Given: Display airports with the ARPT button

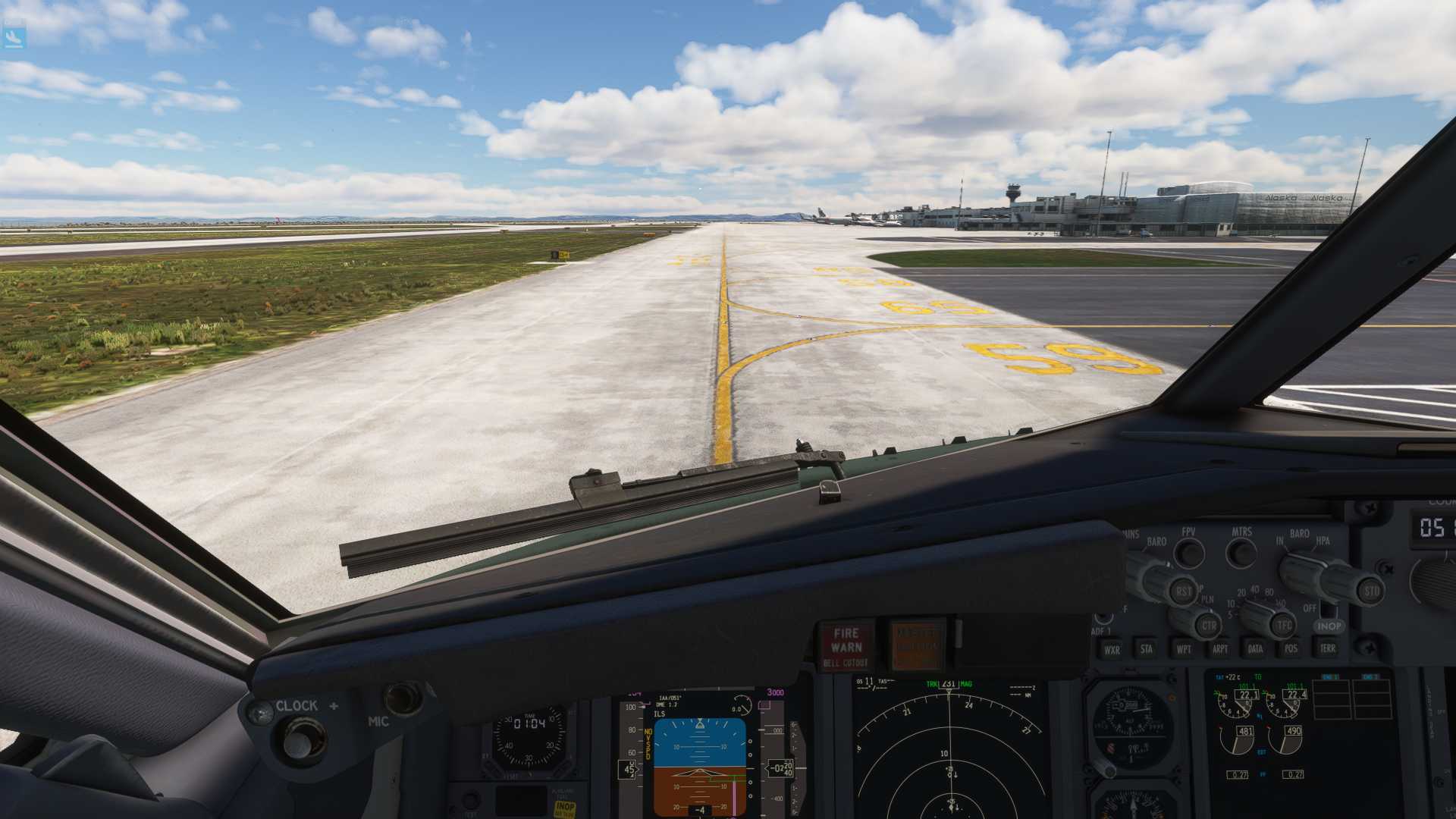Looking at the screenshot, I should 1219,648.
